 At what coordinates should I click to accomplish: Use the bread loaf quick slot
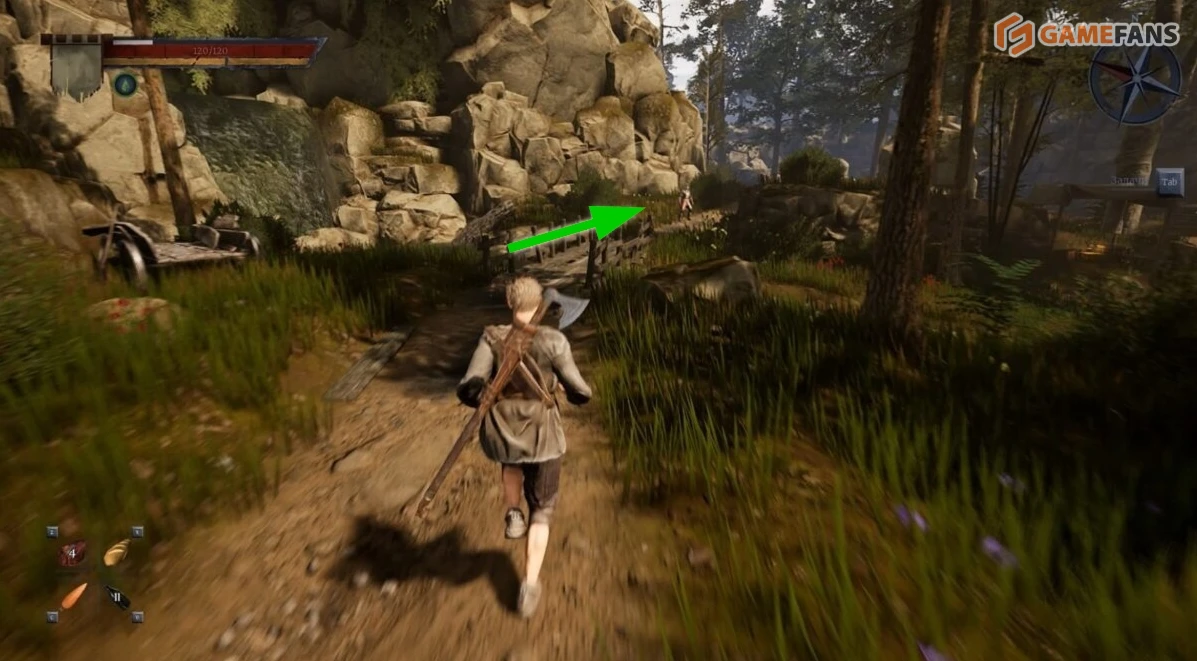tap(117, 551)
